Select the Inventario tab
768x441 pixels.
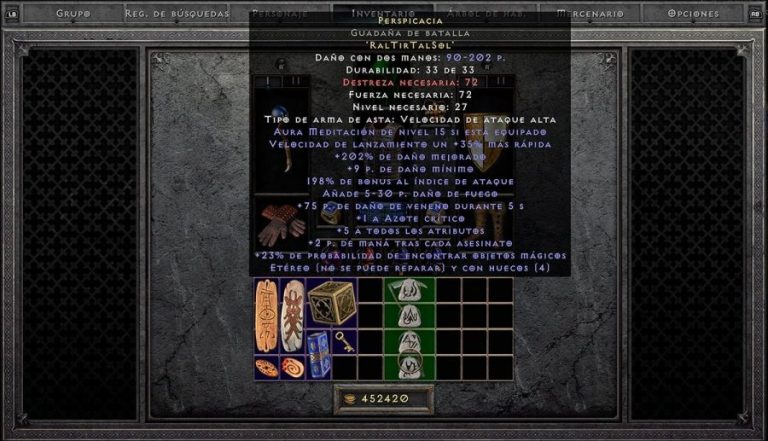point(384,14)
